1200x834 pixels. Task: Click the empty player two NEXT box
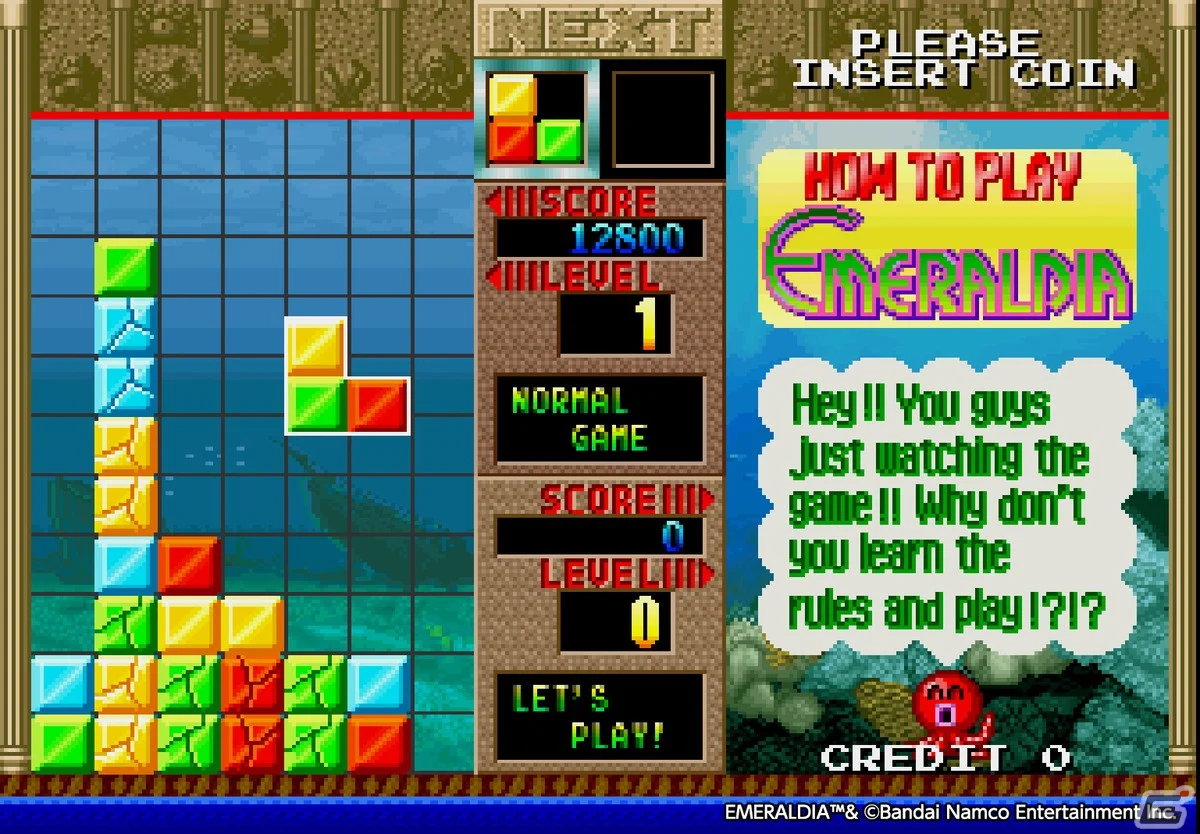point(663,119)
